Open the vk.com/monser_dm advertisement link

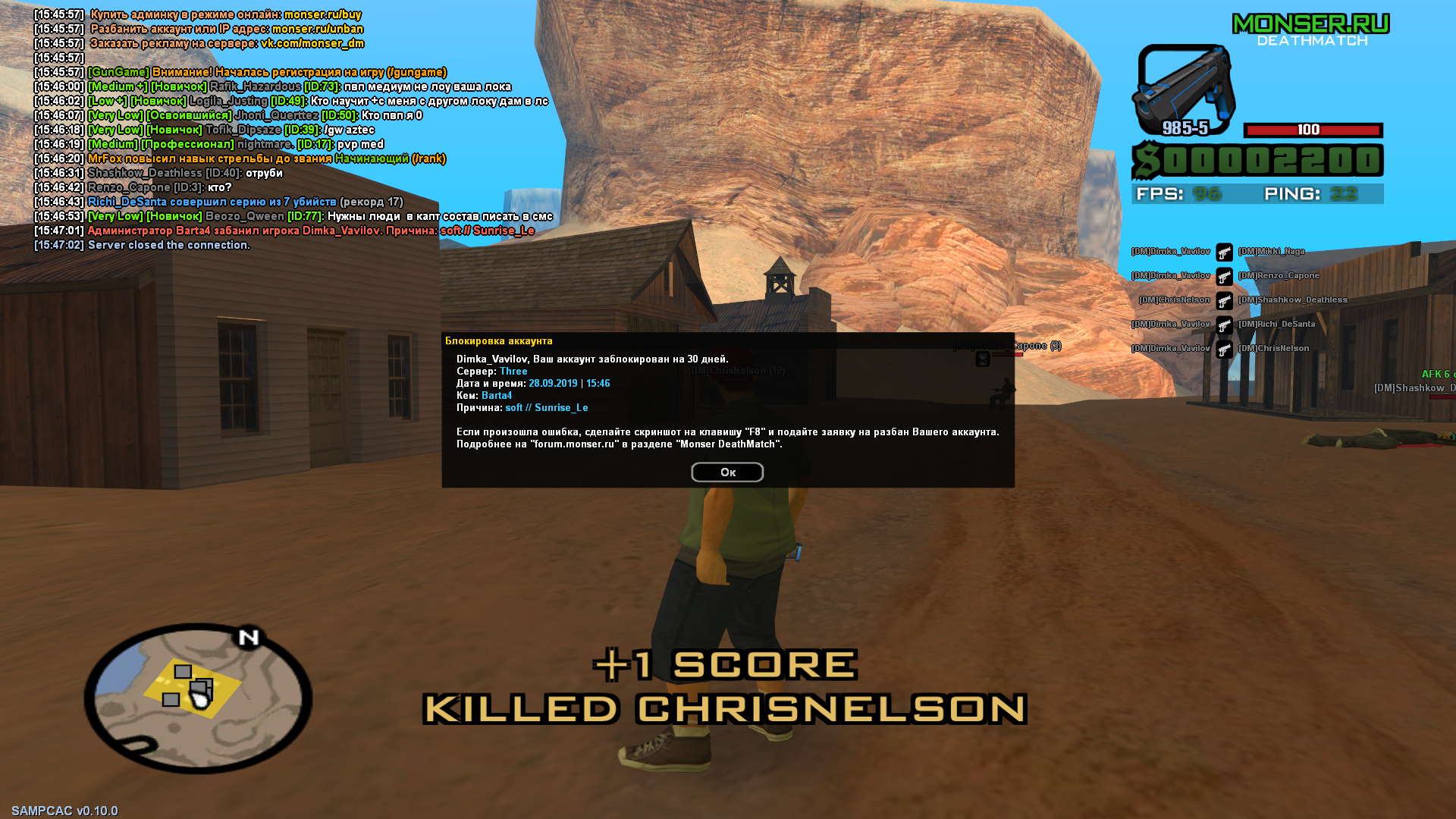(x=311, y=43)
